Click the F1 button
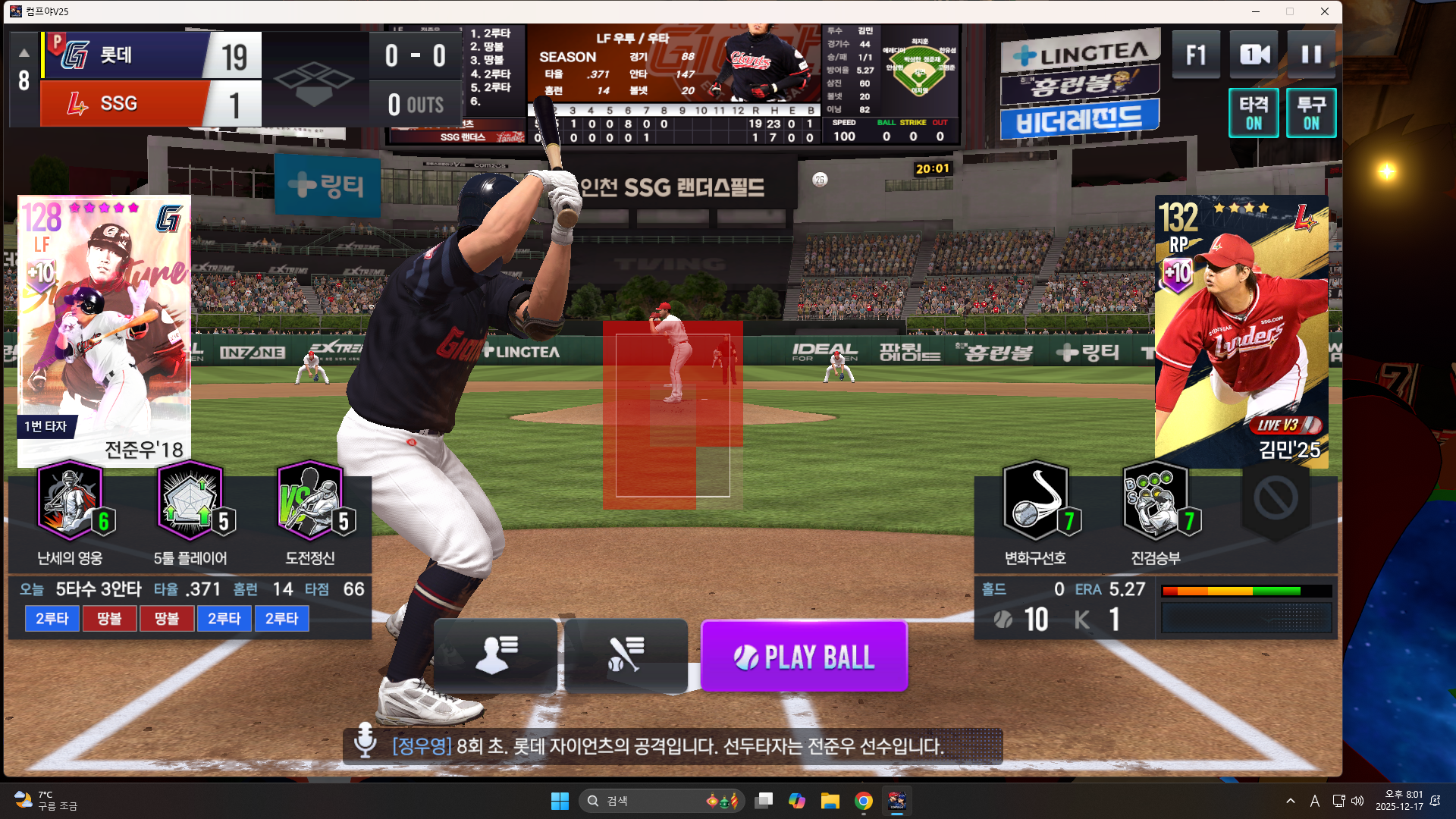Viewport: 1456px width, 819px height. (1196, 55)
